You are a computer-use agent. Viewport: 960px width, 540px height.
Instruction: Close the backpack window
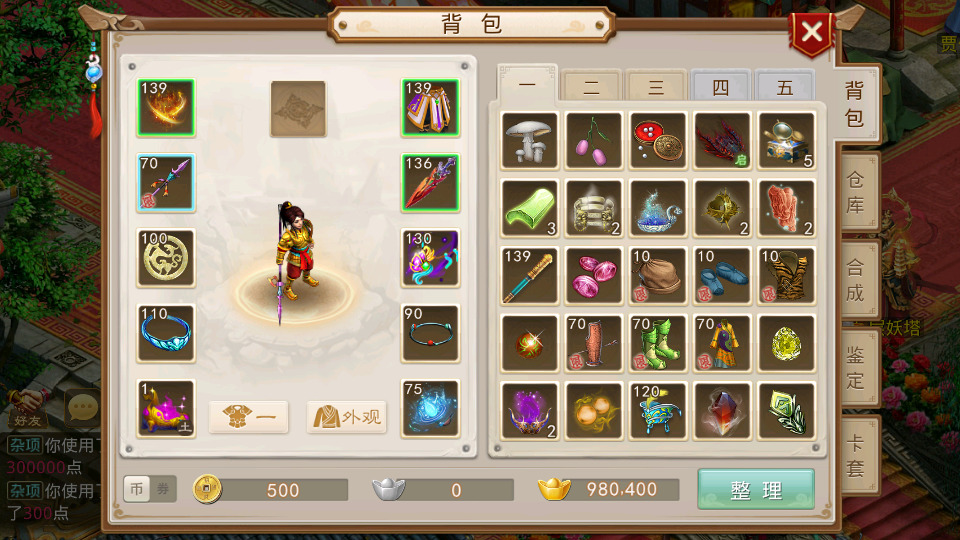[x=811, y=33]
